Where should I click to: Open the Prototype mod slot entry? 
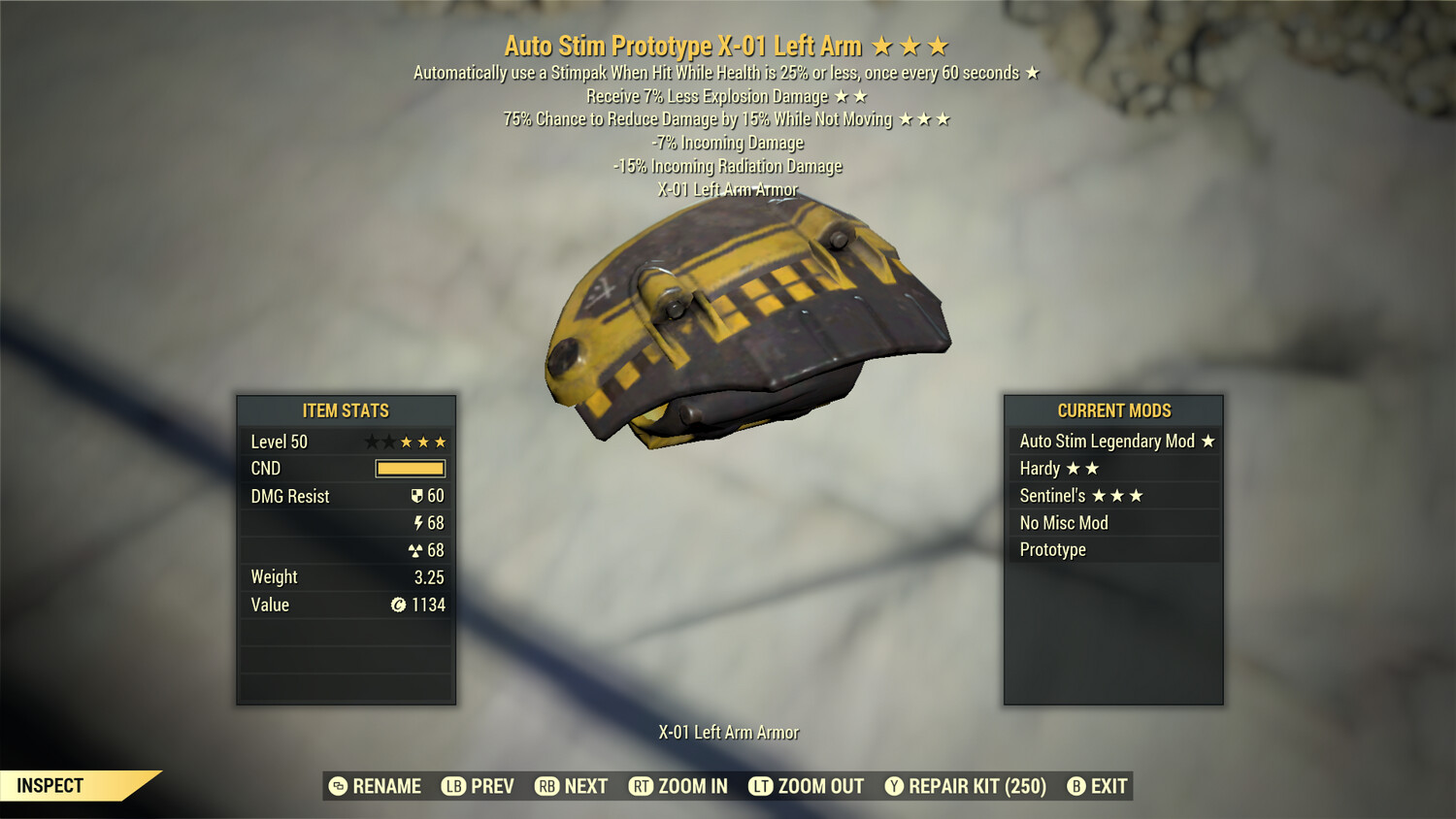pos(1051,549)
